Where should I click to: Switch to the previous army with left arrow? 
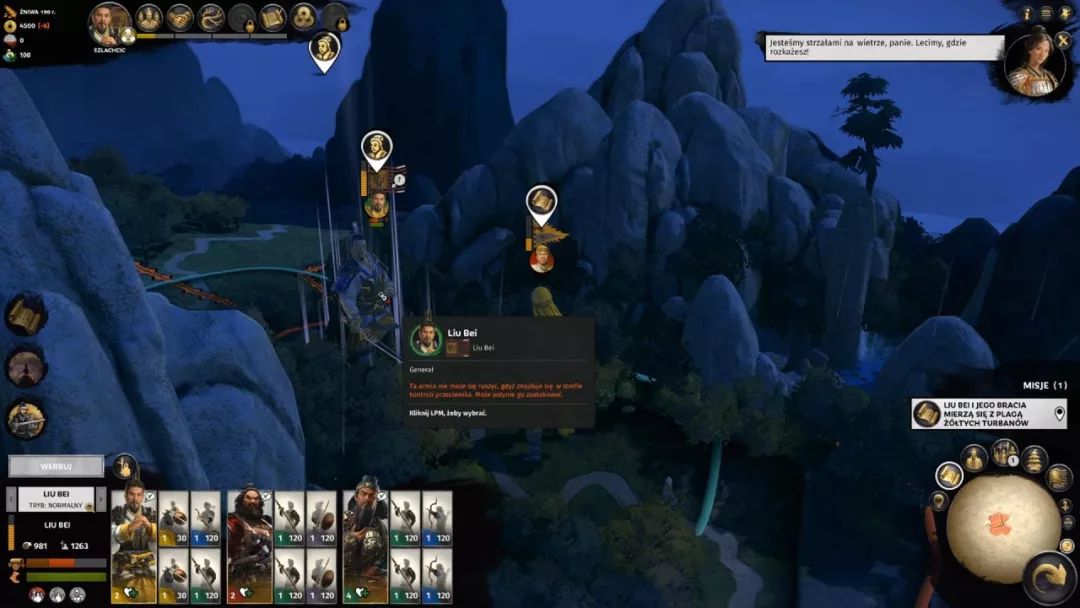point(12,499)
